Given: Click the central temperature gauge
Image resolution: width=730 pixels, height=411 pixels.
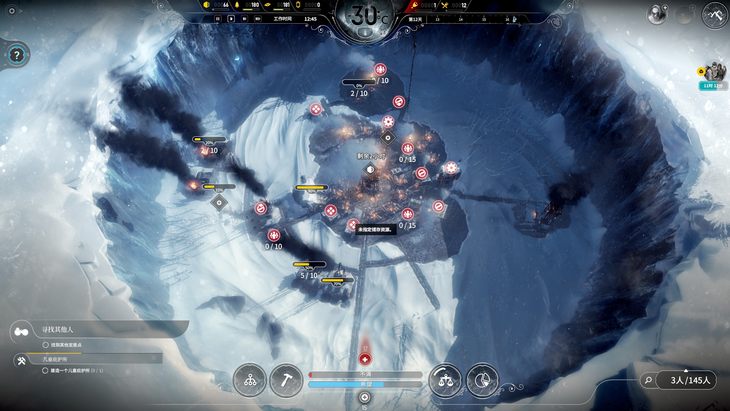Looking at the screenshot, I should (x=365, y=17).
